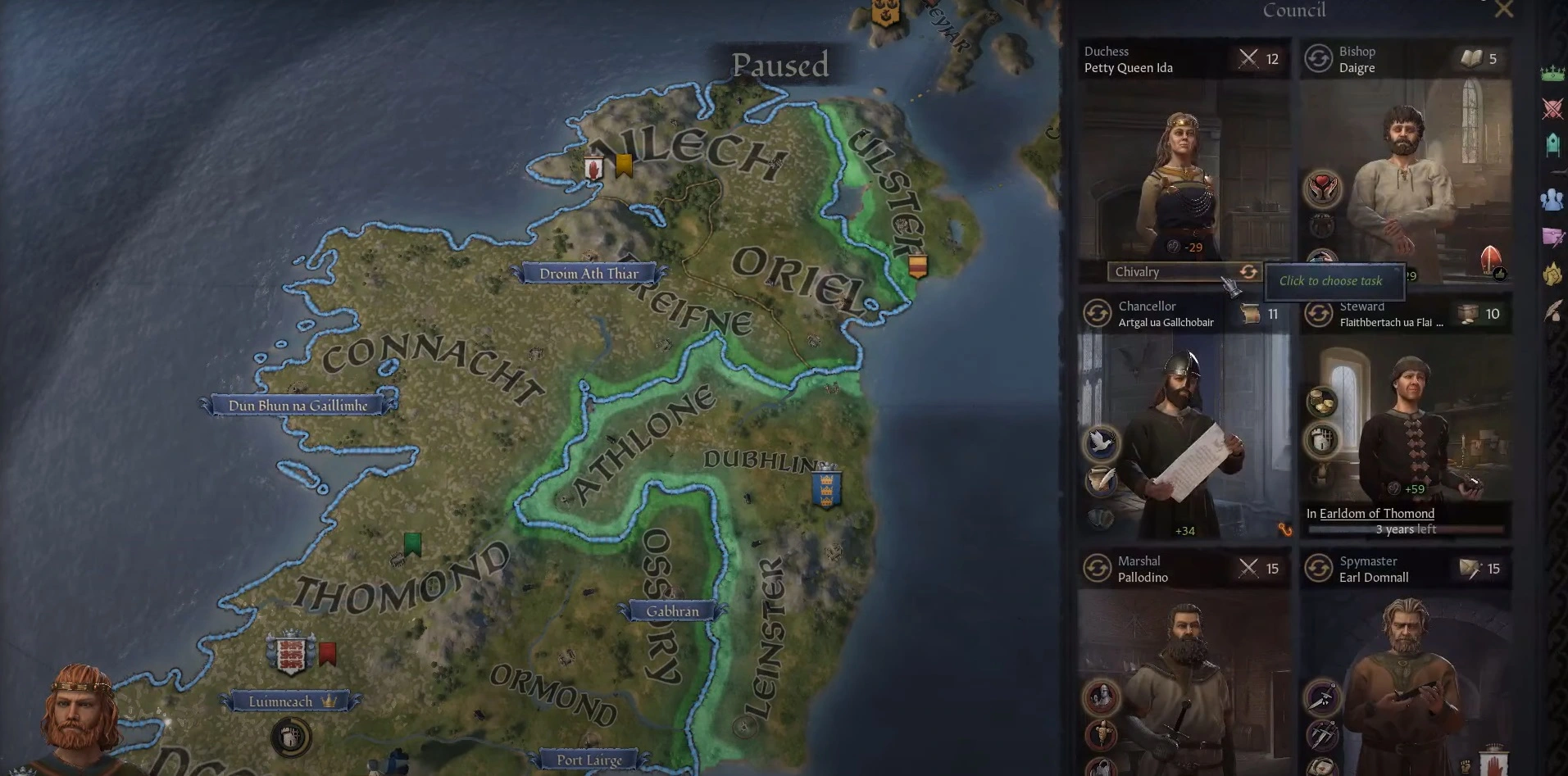
Task: Open the crossed swords Military menu
Action: (x=1552, y=108)
